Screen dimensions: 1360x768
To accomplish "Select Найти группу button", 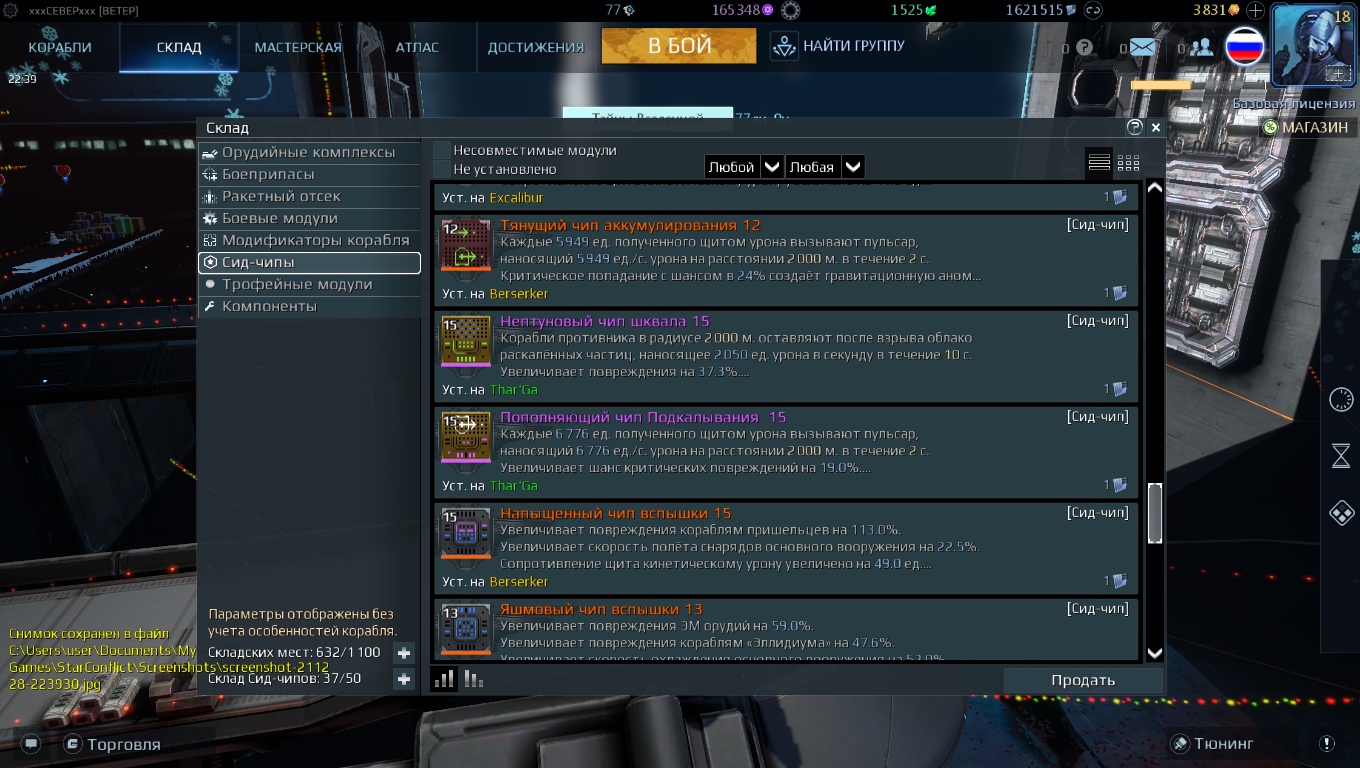I will (839, 46).
